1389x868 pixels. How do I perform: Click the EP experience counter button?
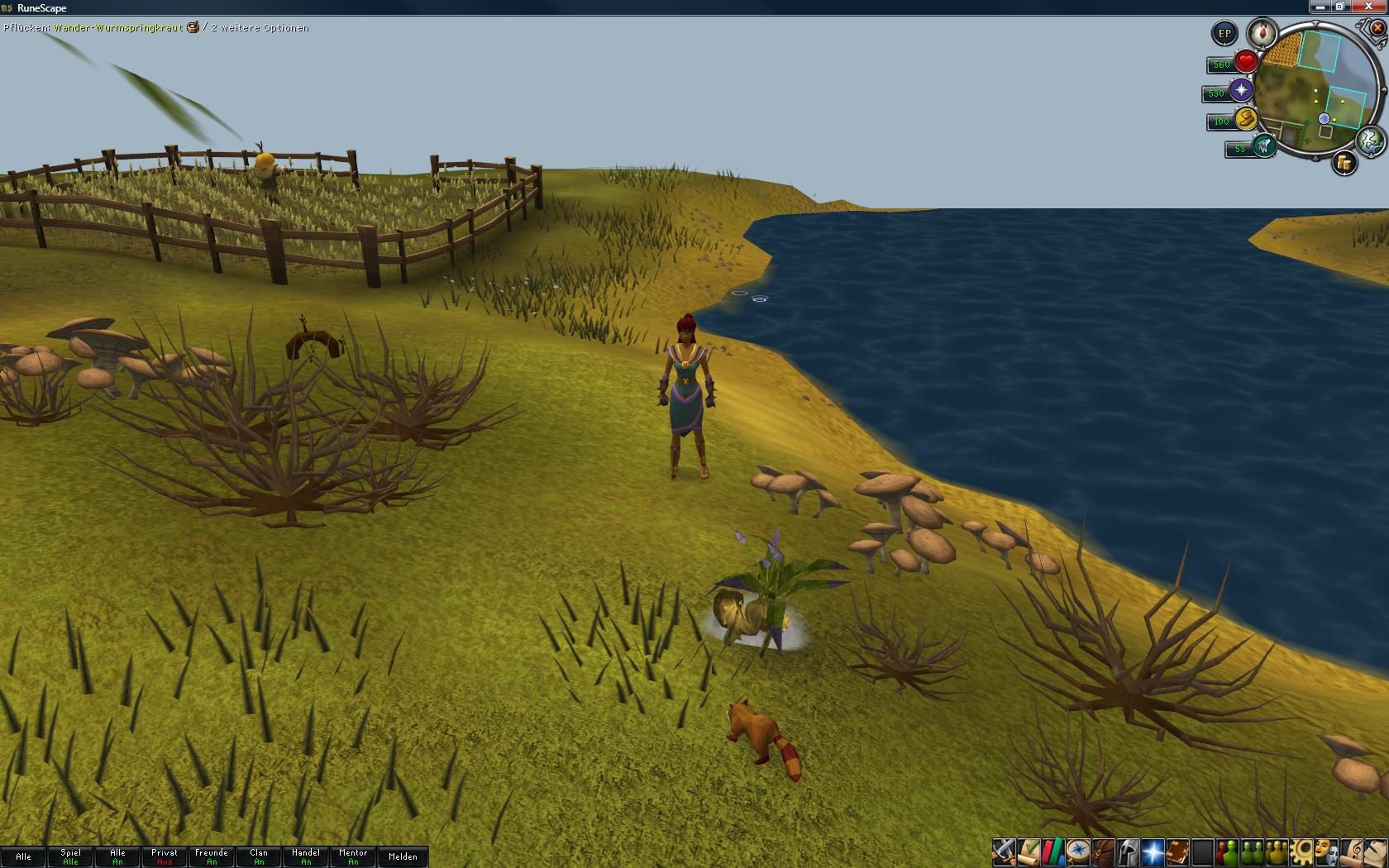pos(1224,34)
